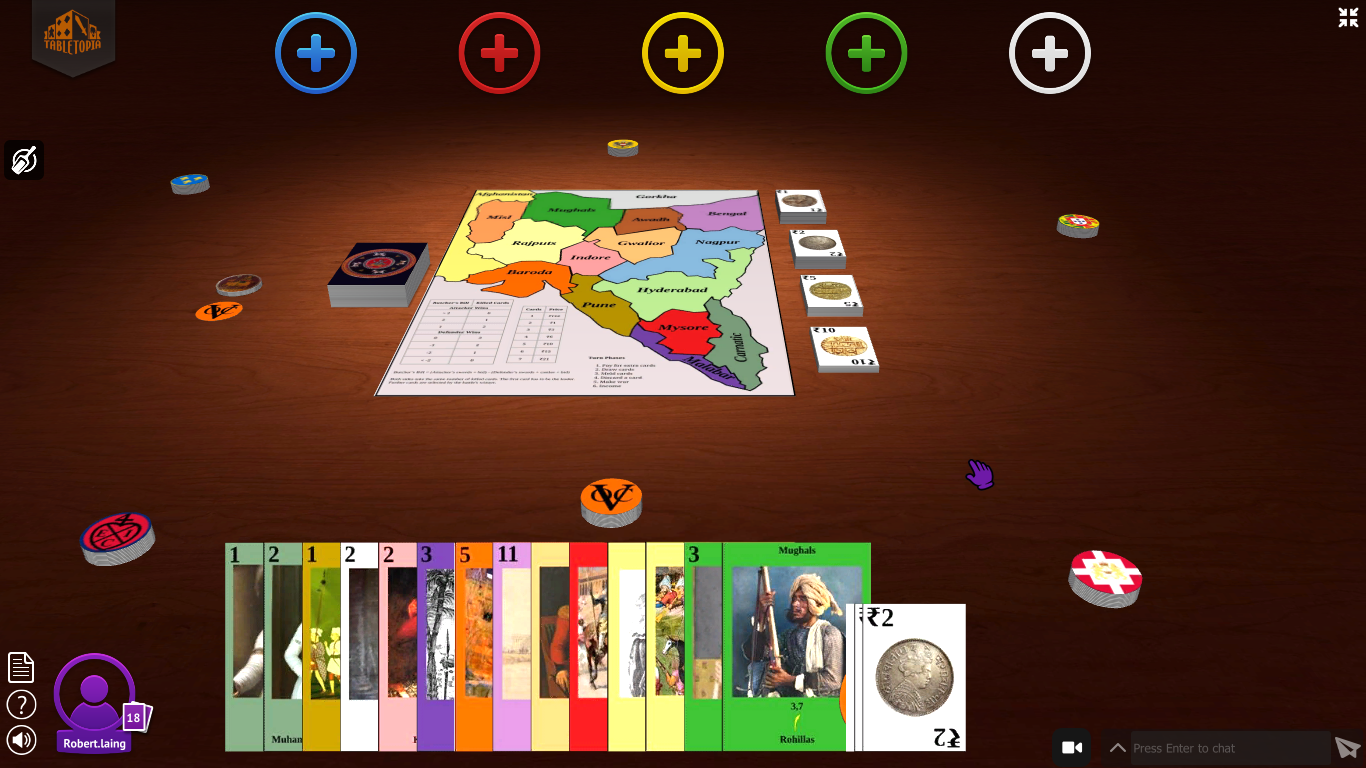The width and height of the screenshot is (1366, 768).
Task: Click the help question mark icon
Action: point(20,703)
